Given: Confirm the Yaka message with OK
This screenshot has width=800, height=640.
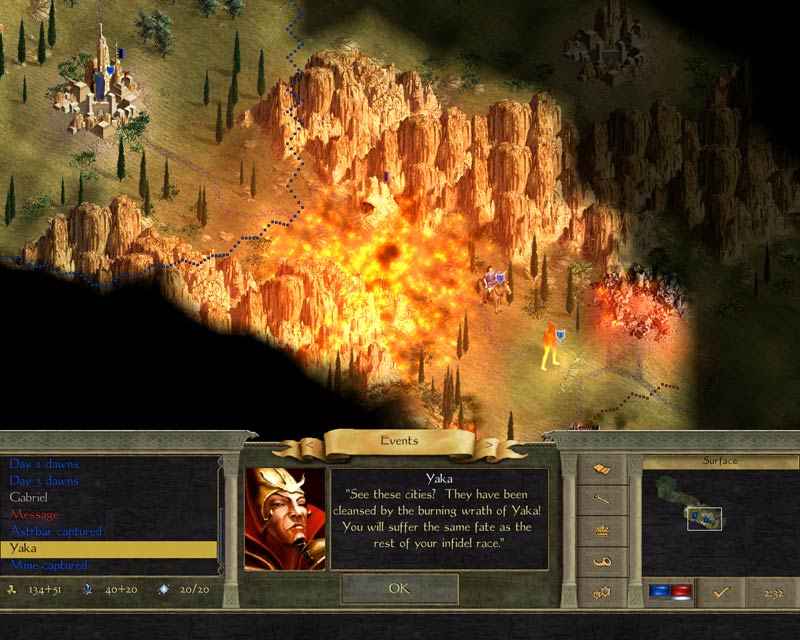Looking at the screenshot, I should [x=399, y=589].
